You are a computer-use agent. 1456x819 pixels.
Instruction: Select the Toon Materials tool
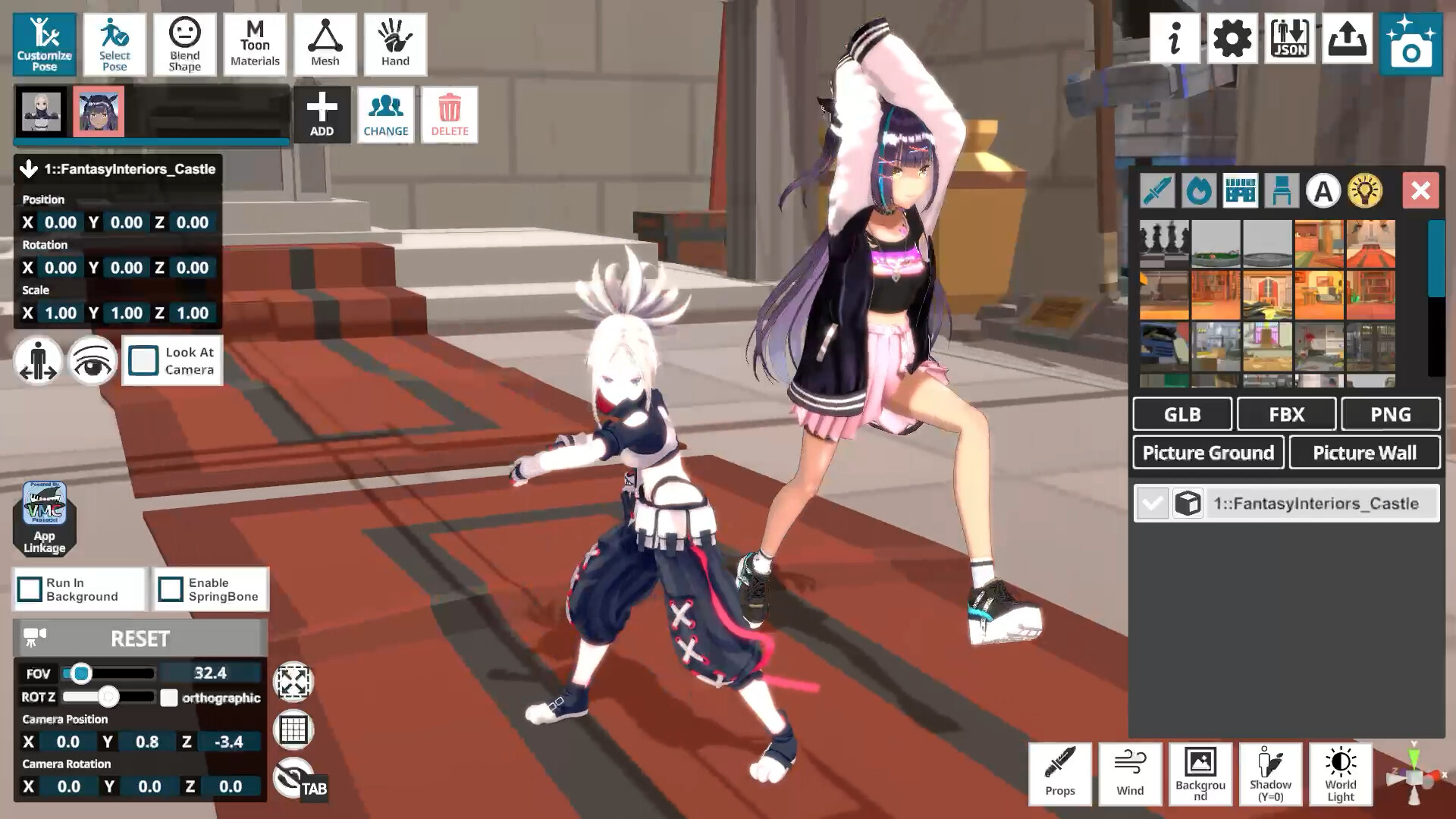[255, 44]
